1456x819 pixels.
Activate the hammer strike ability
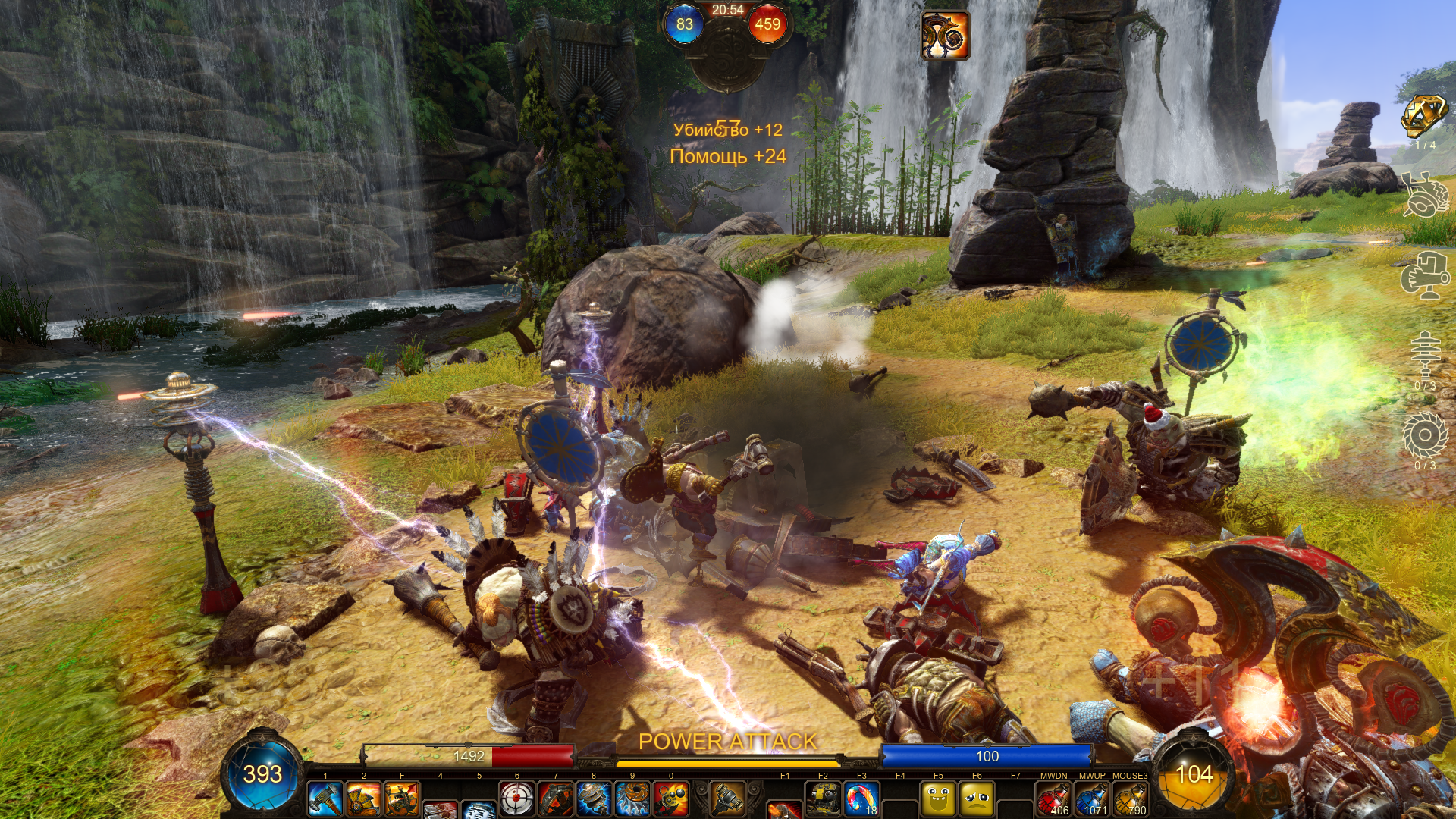click(325, 799)
